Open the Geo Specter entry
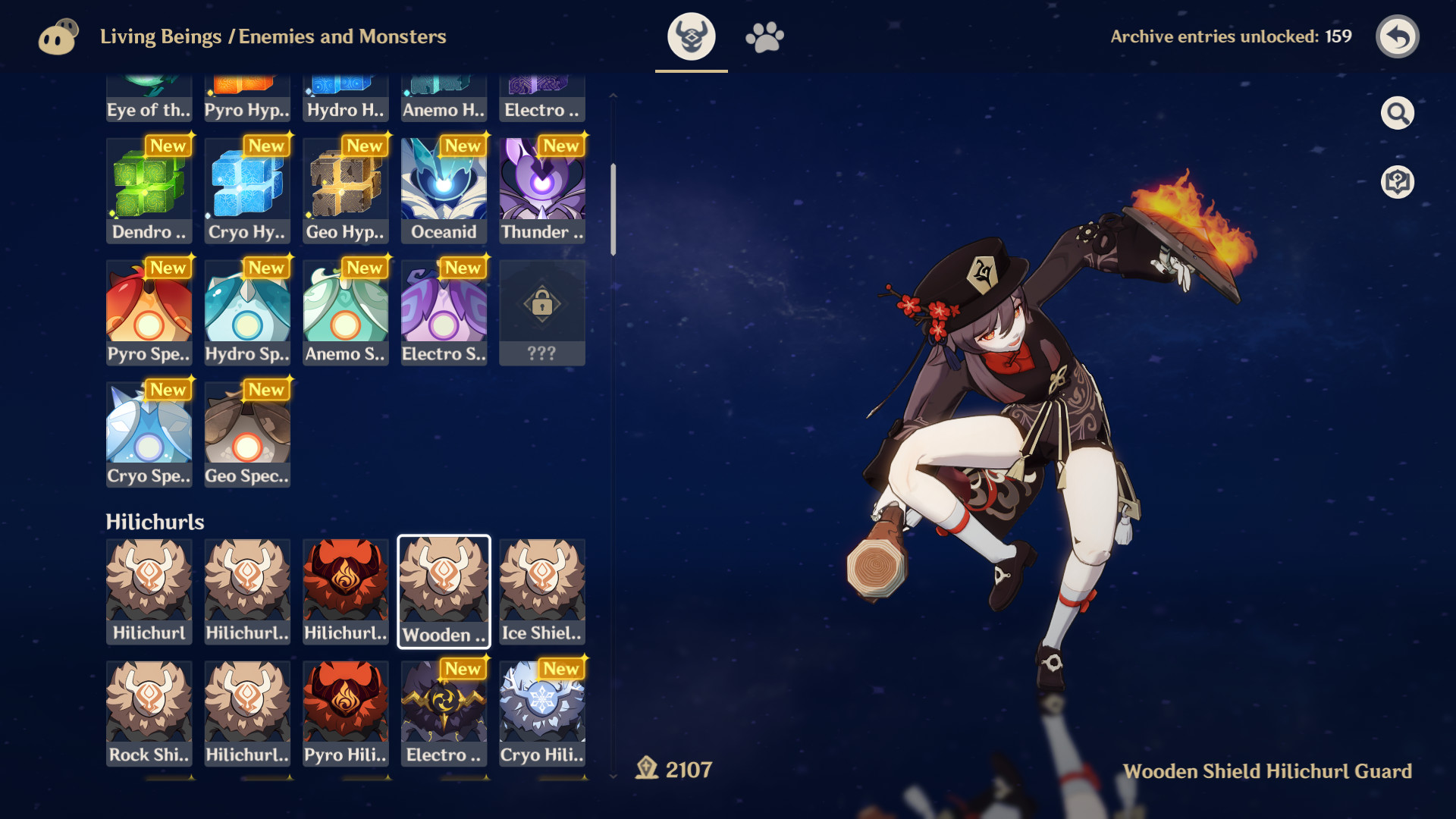1456x819 pixels. tap(246, 434)
